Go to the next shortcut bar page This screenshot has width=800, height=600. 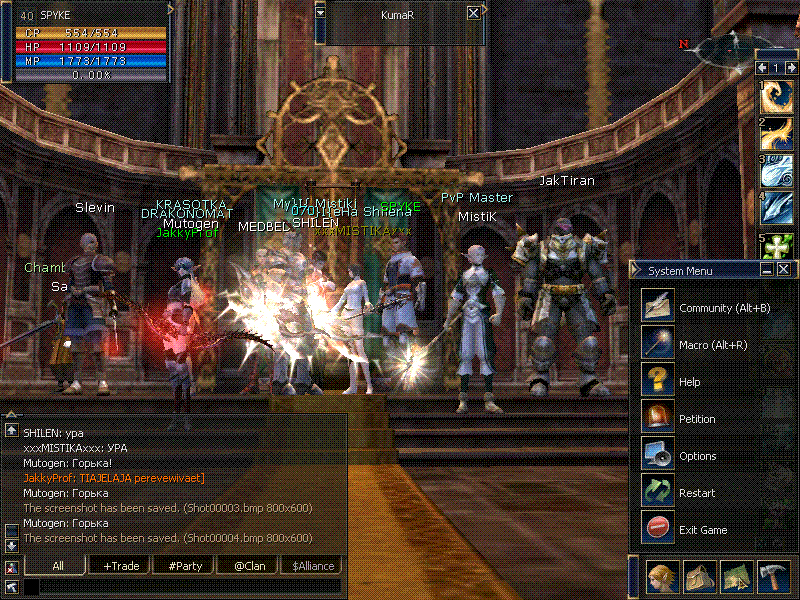(790, 68)
